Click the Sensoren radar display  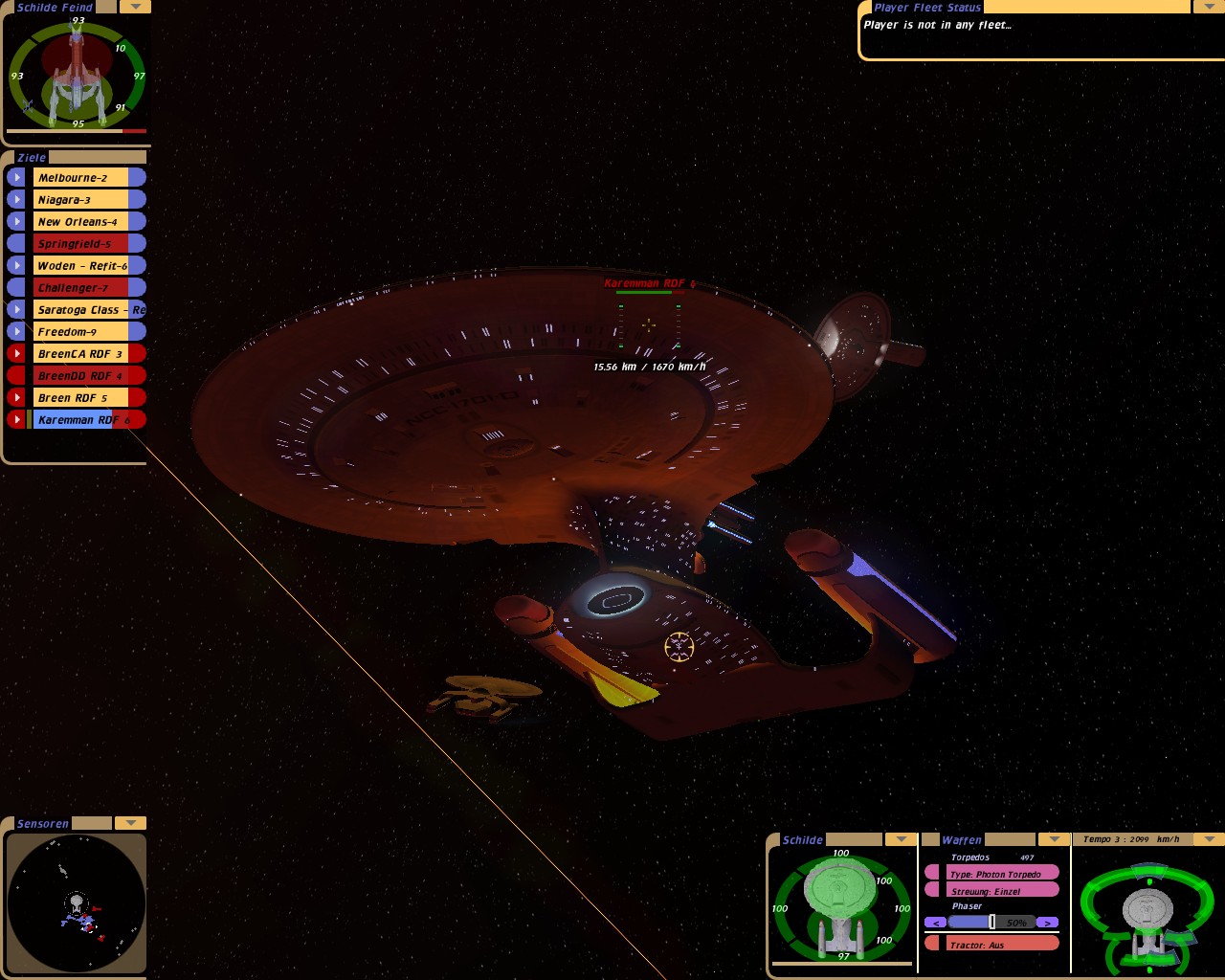click(x=76, y=903)
